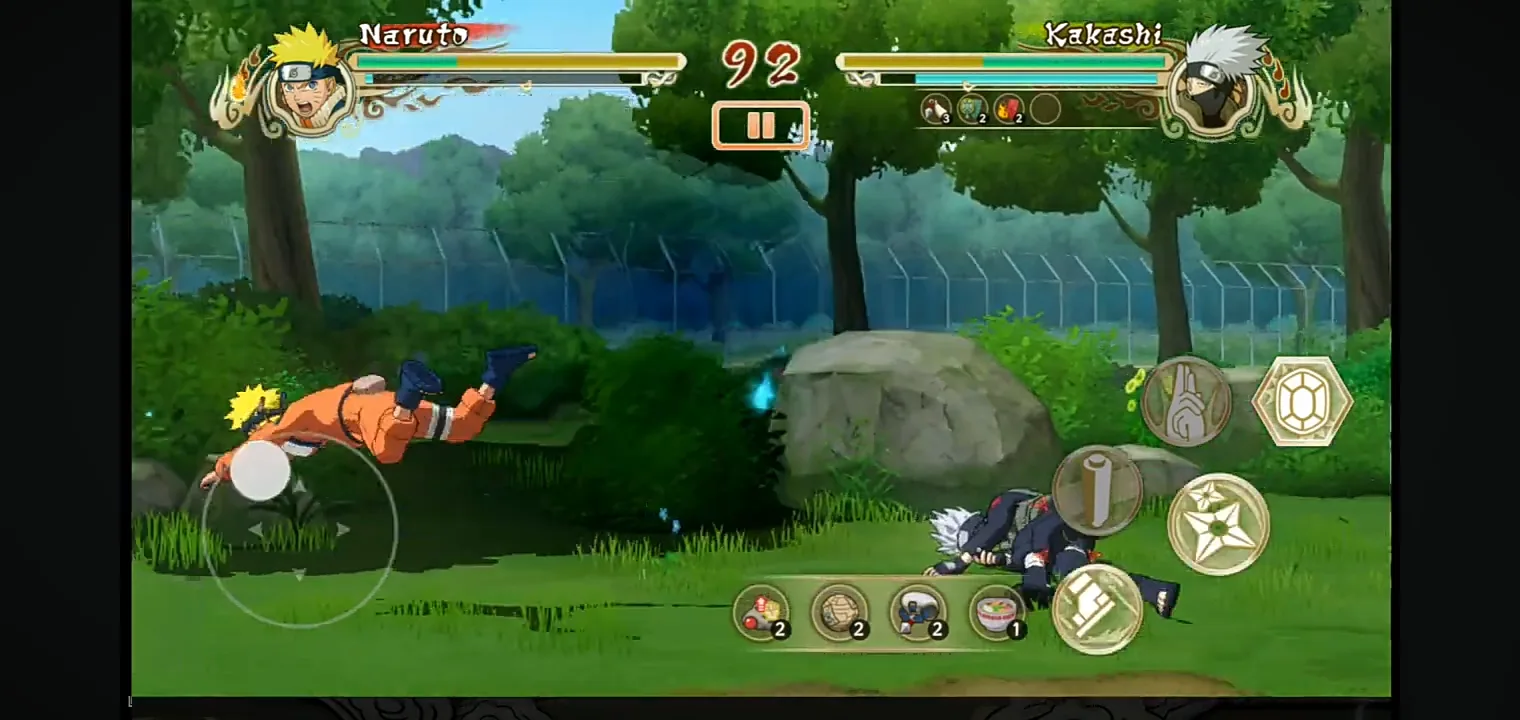This screenshot has width=1520, height=720.
Task: Open the pause menu
Action: [x=761, y=124]
